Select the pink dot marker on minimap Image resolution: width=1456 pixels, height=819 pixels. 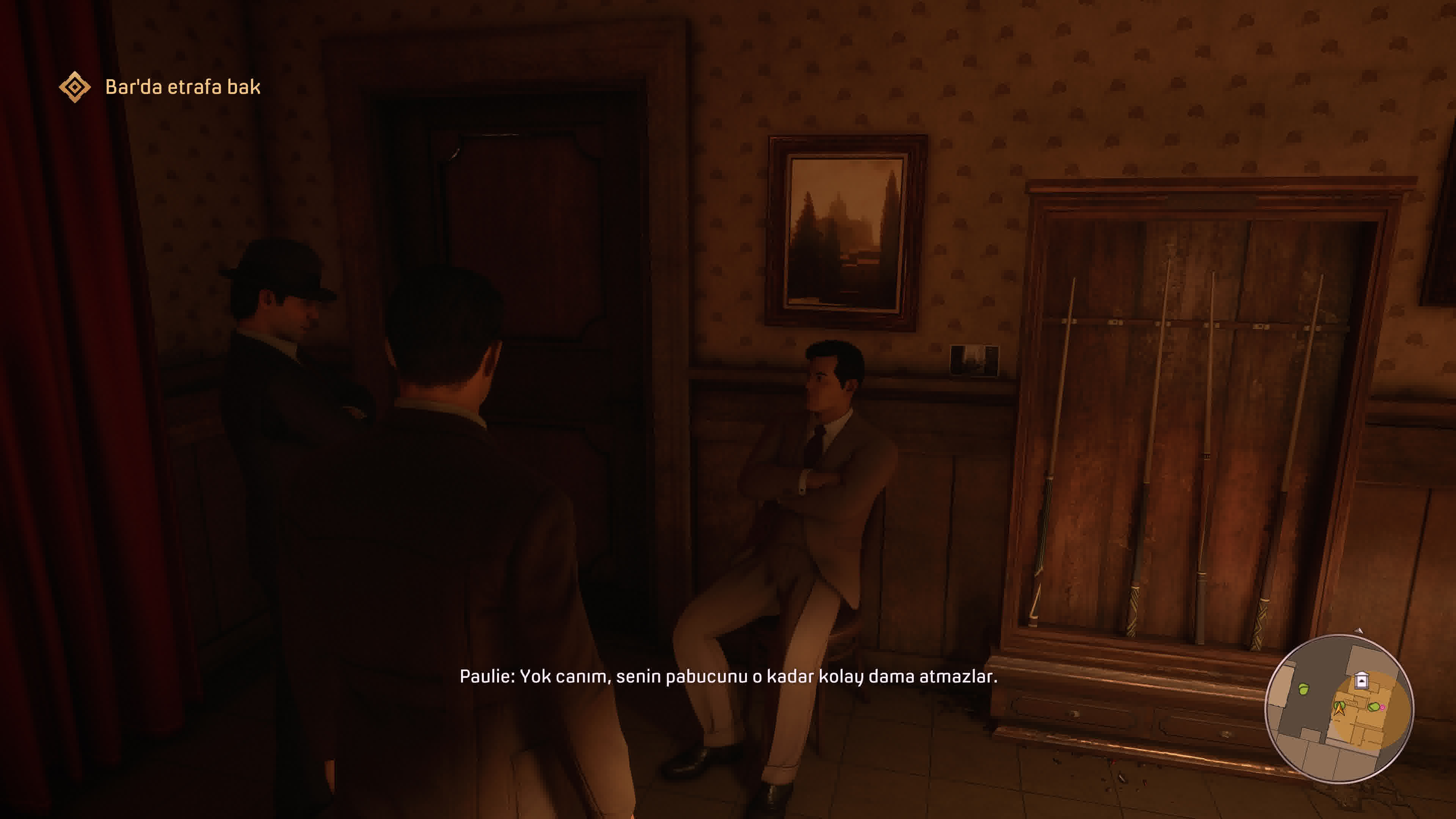(1382, 707)
